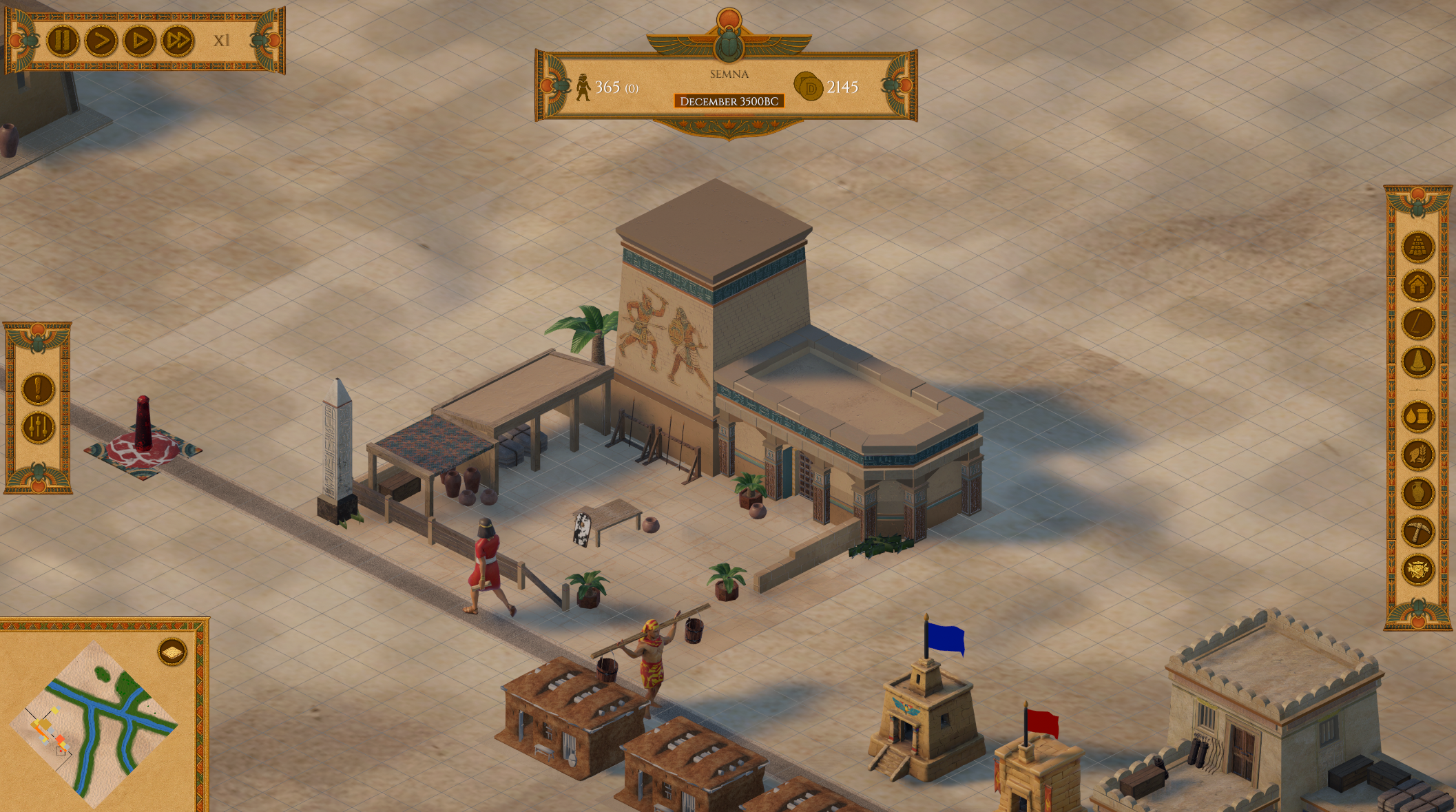Select the pickaxe mining category
Viewport: 1456px width, 812px height.
pyautogui.click(x=1417, y=532)
